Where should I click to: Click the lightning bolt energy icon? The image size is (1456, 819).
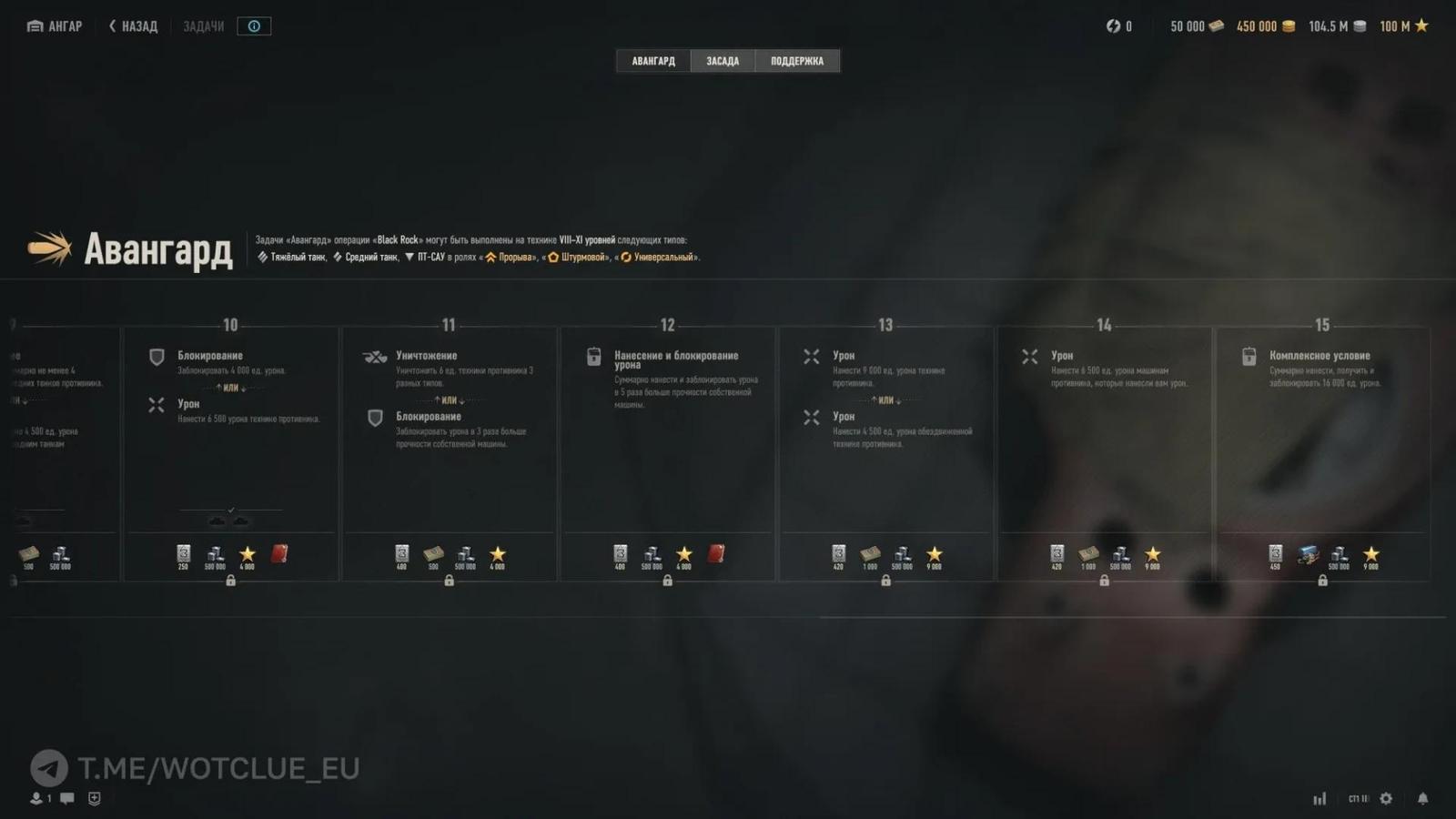[1112, 25]
